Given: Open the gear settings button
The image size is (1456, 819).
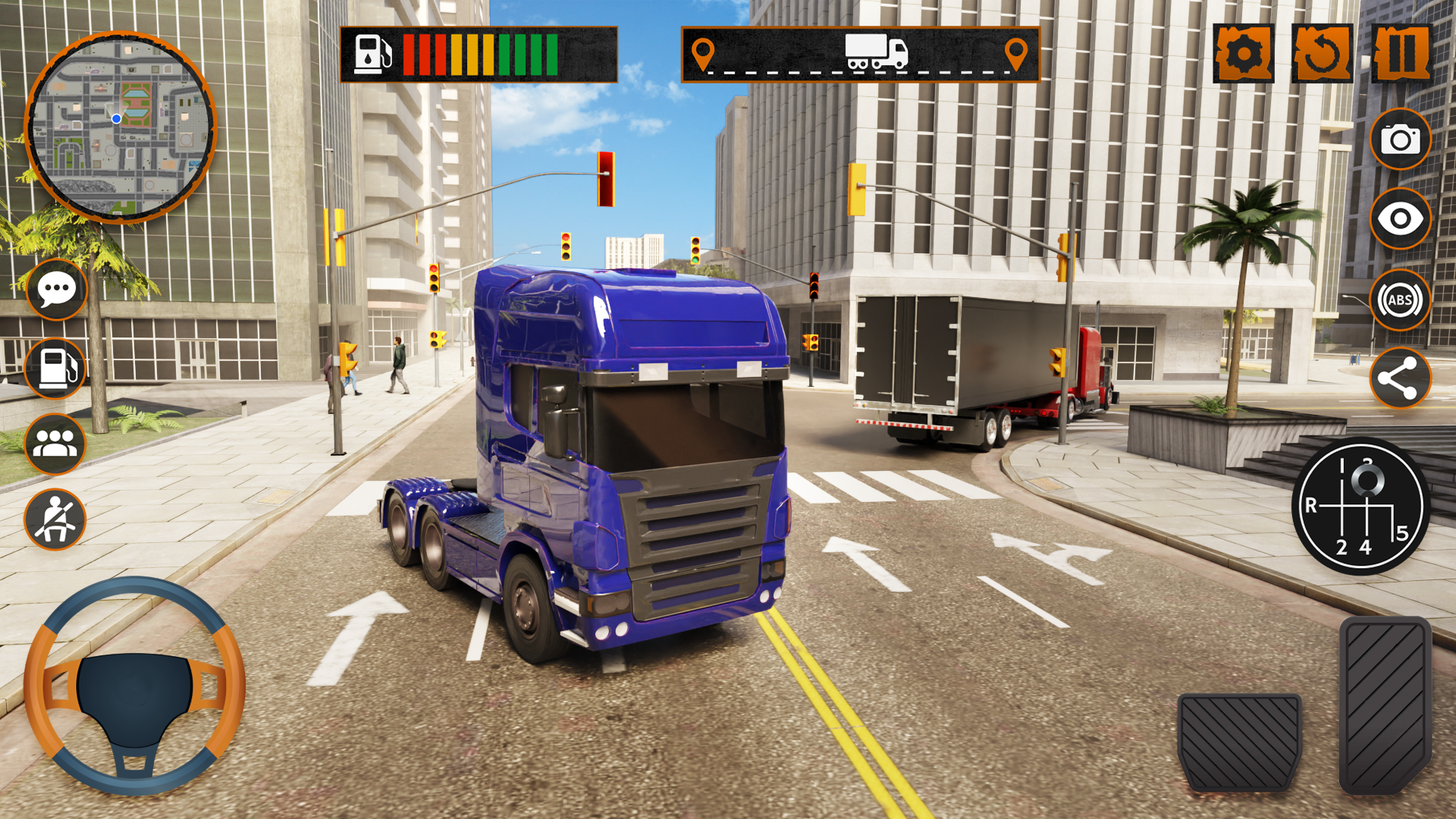Looking at the screenshot, I should tap(1244, 53).
